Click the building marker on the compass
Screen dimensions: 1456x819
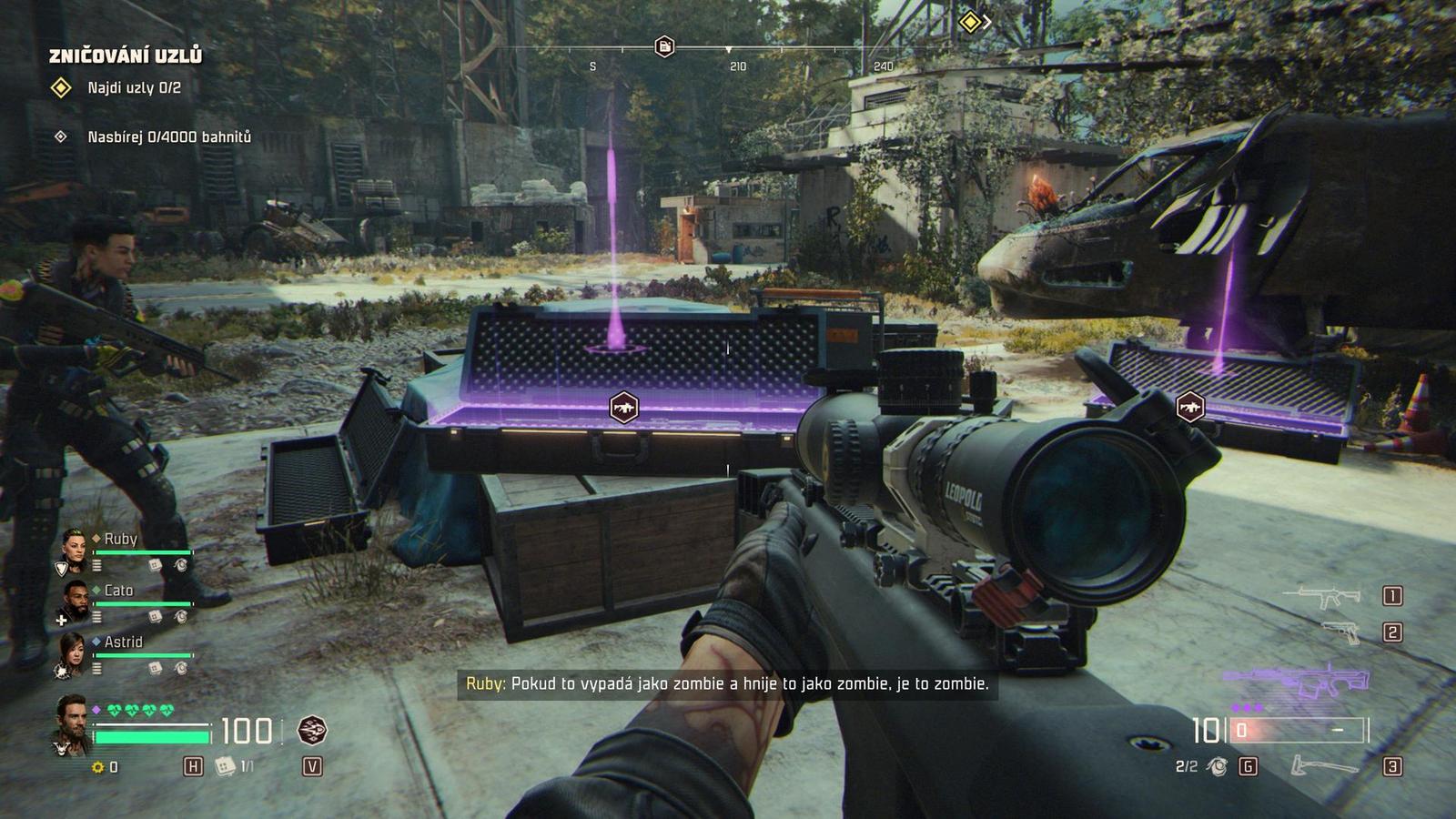click(x=664, y=46)
